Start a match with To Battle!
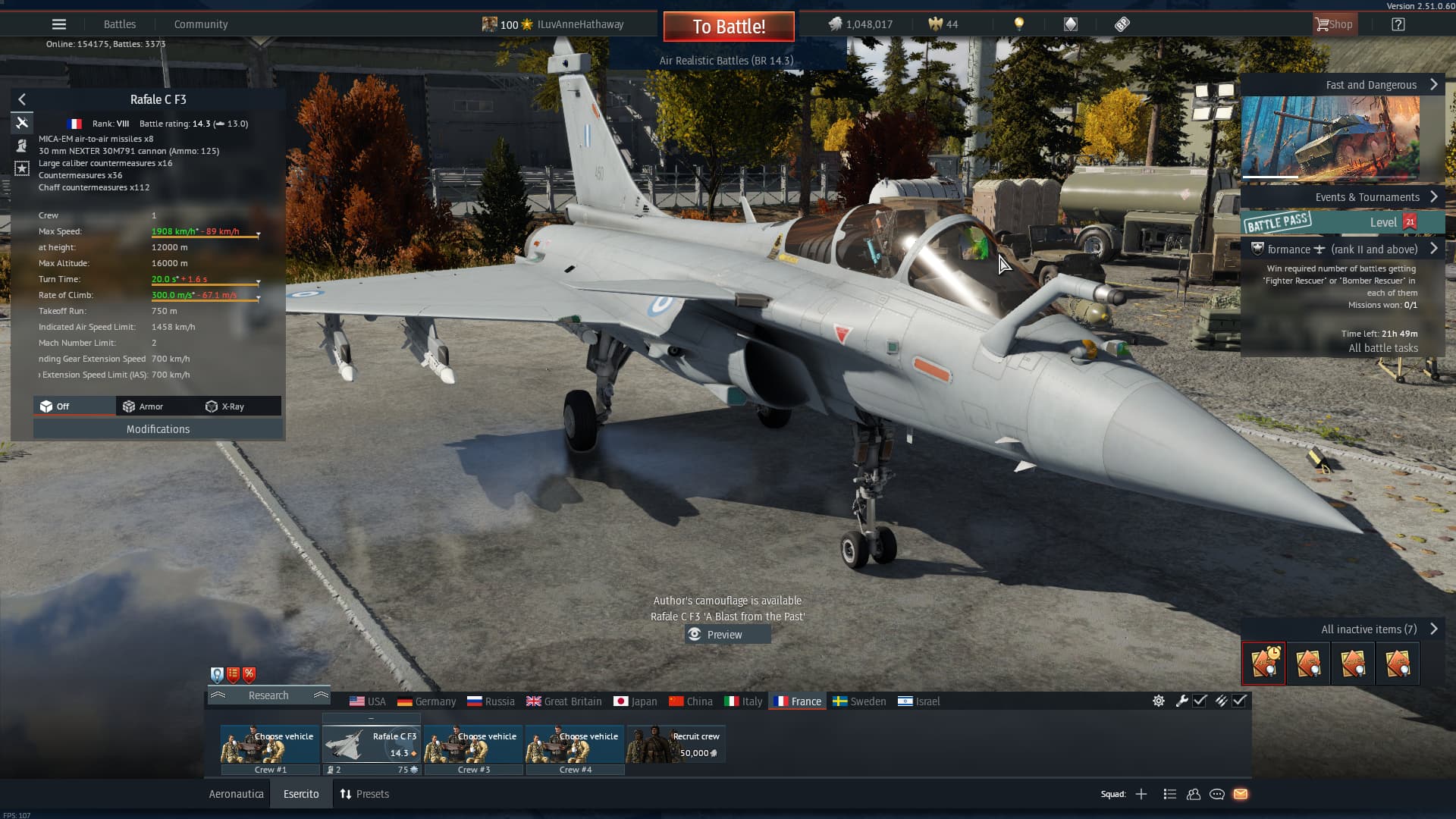 729,27
